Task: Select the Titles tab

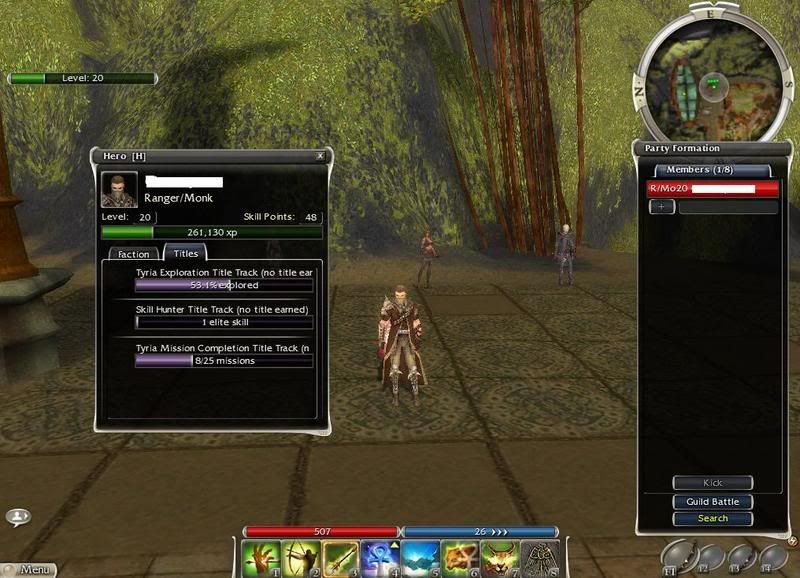Action: coord(185,254)
